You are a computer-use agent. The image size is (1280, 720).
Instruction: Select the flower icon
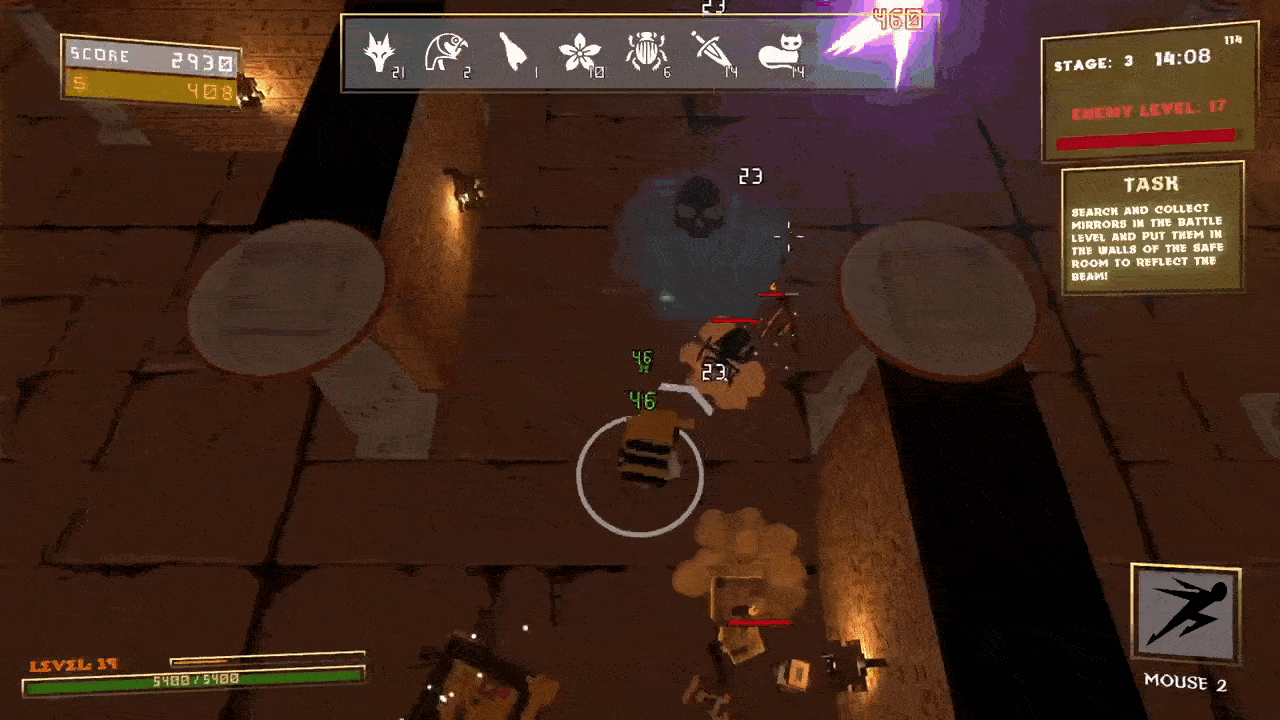coord(579,52)
